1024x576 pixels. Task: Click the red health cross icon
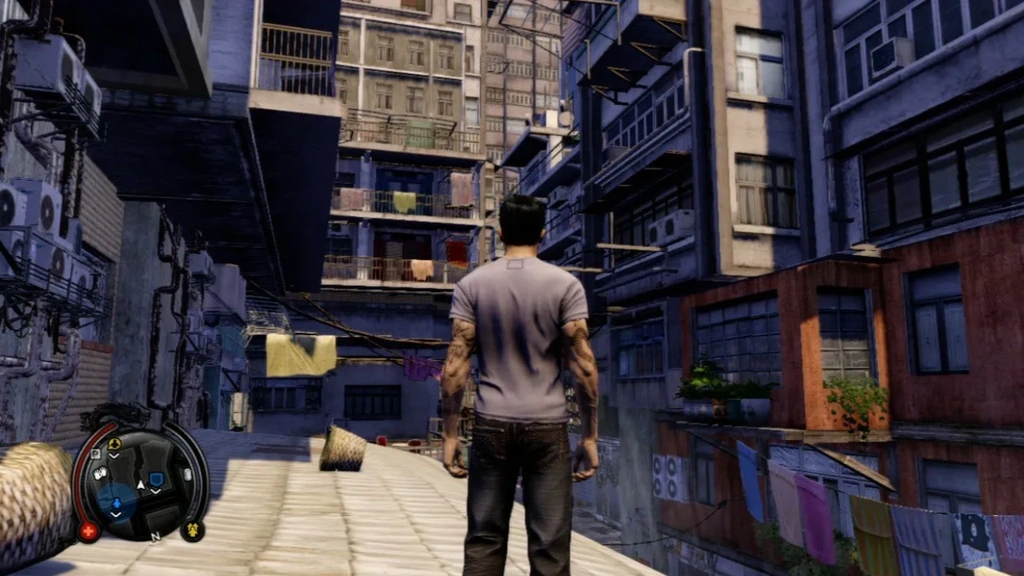[89, 531]
